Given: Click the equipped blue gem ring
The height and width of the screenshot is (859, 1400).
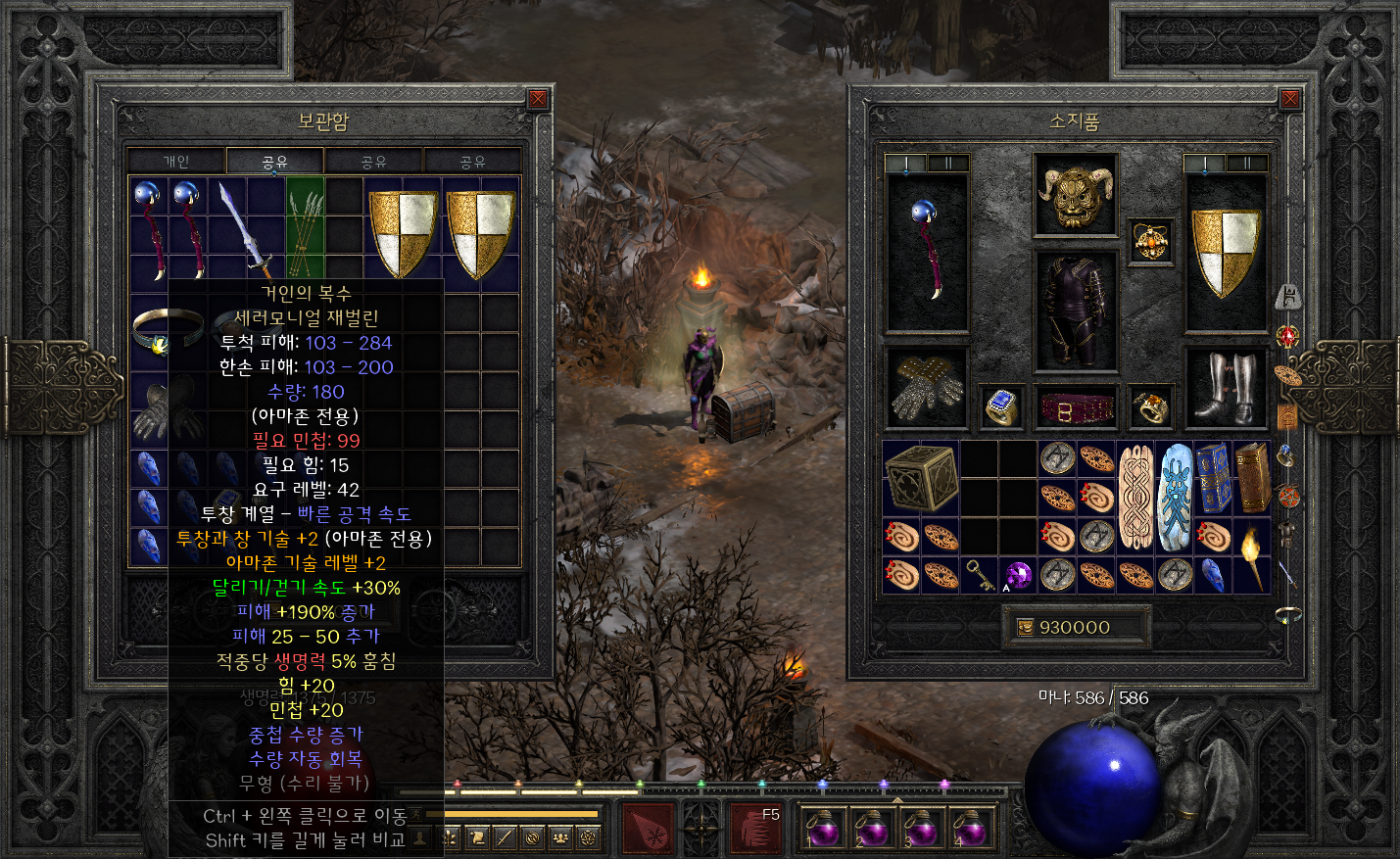Looking at the screenshot, I should point(1001,406).
